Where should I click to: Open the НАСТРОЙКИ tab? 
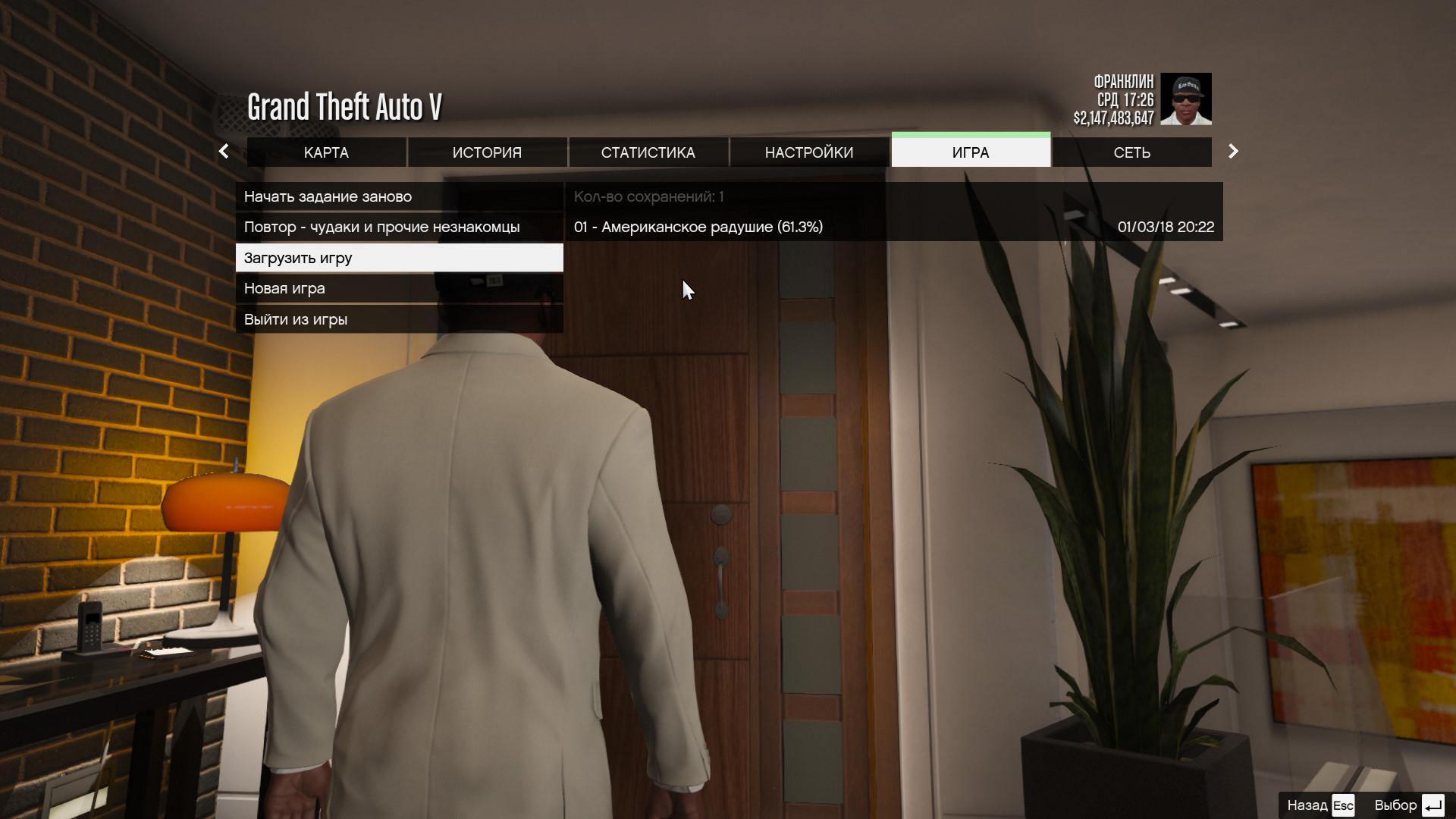click(808, 152)
